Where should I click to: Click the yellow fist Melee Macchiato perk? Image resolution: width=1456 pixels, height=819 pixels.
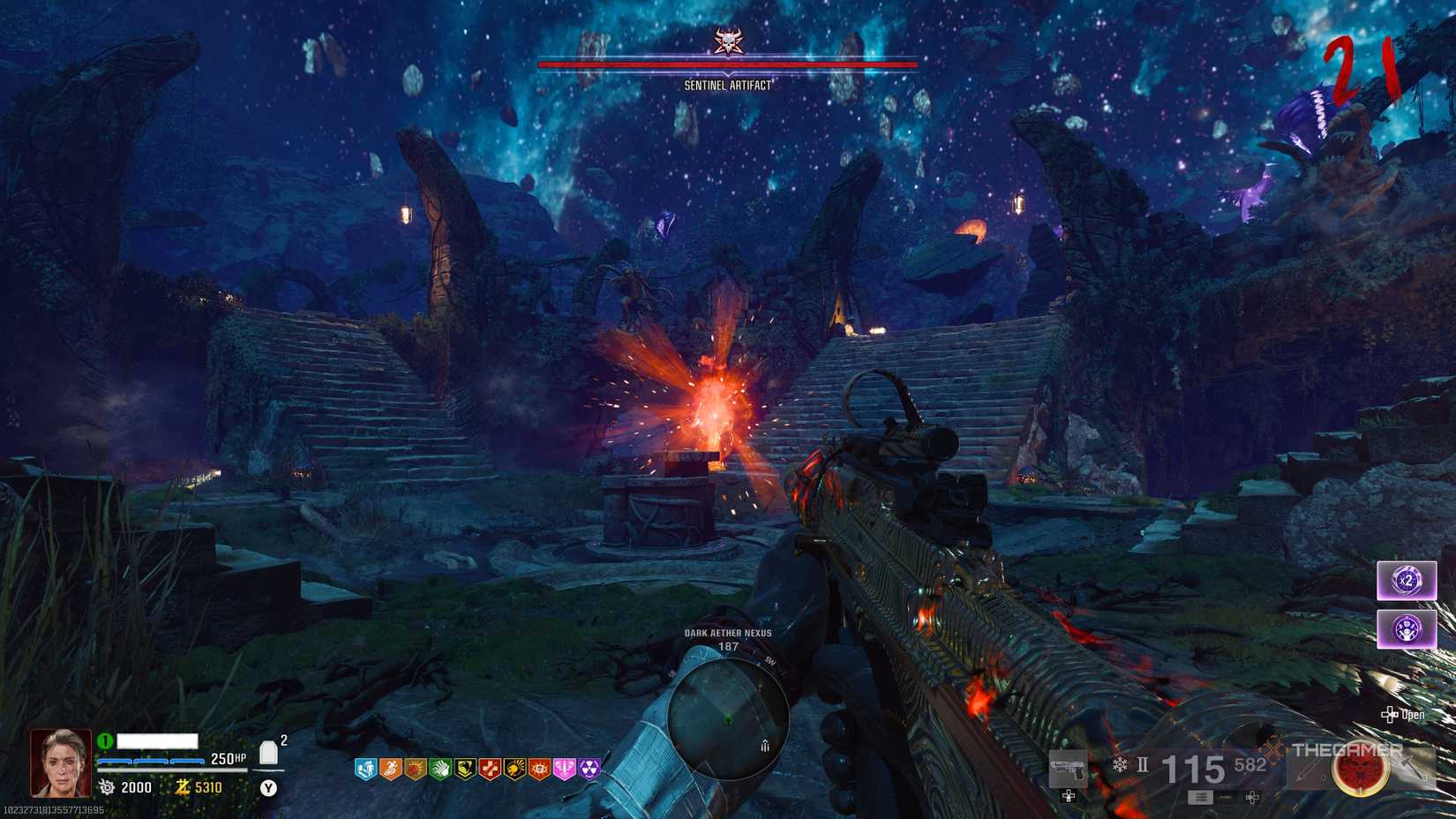point(514,770)
